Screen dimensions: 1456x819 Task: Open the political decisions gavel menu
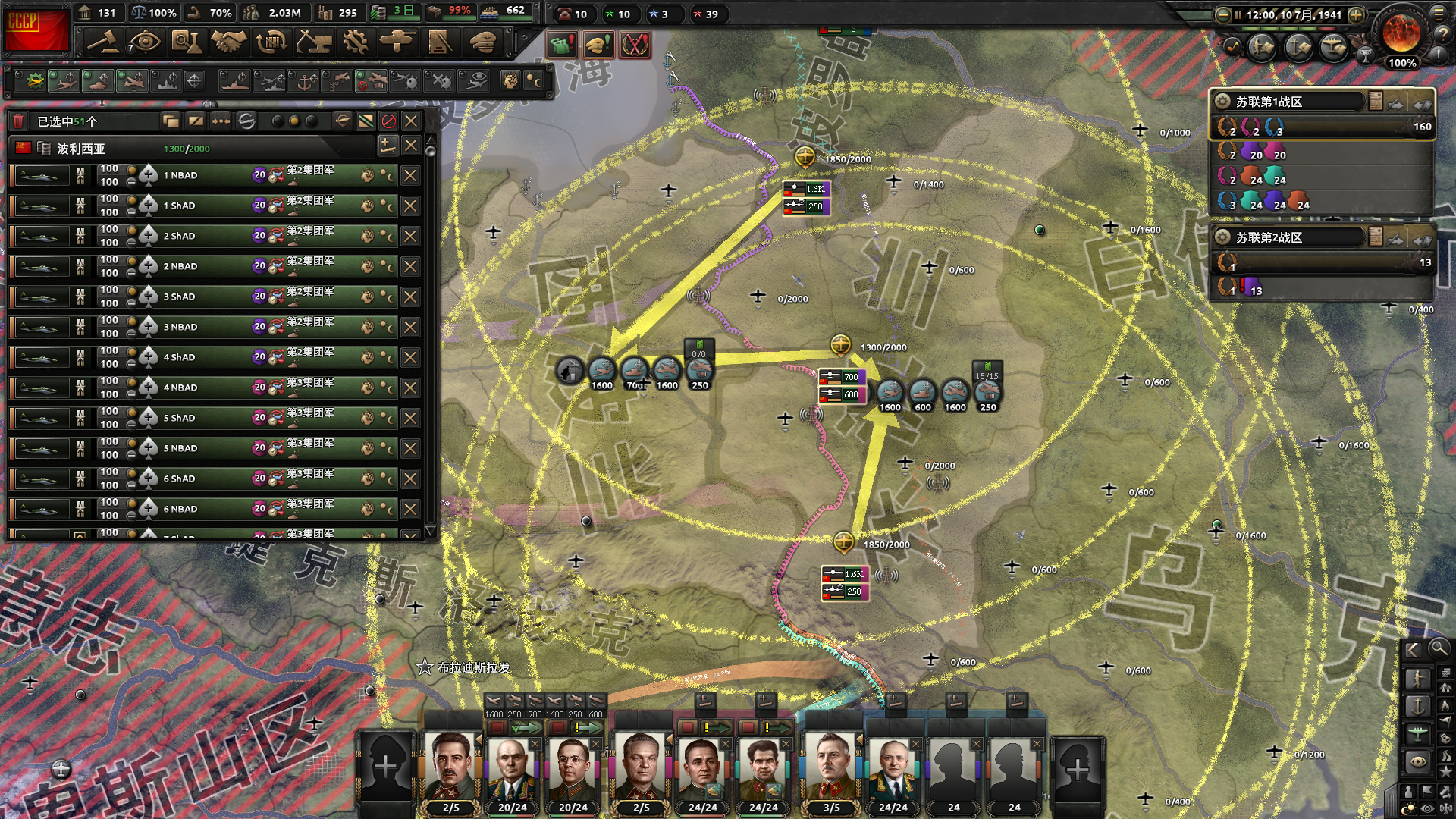click(x=102, y=42)
